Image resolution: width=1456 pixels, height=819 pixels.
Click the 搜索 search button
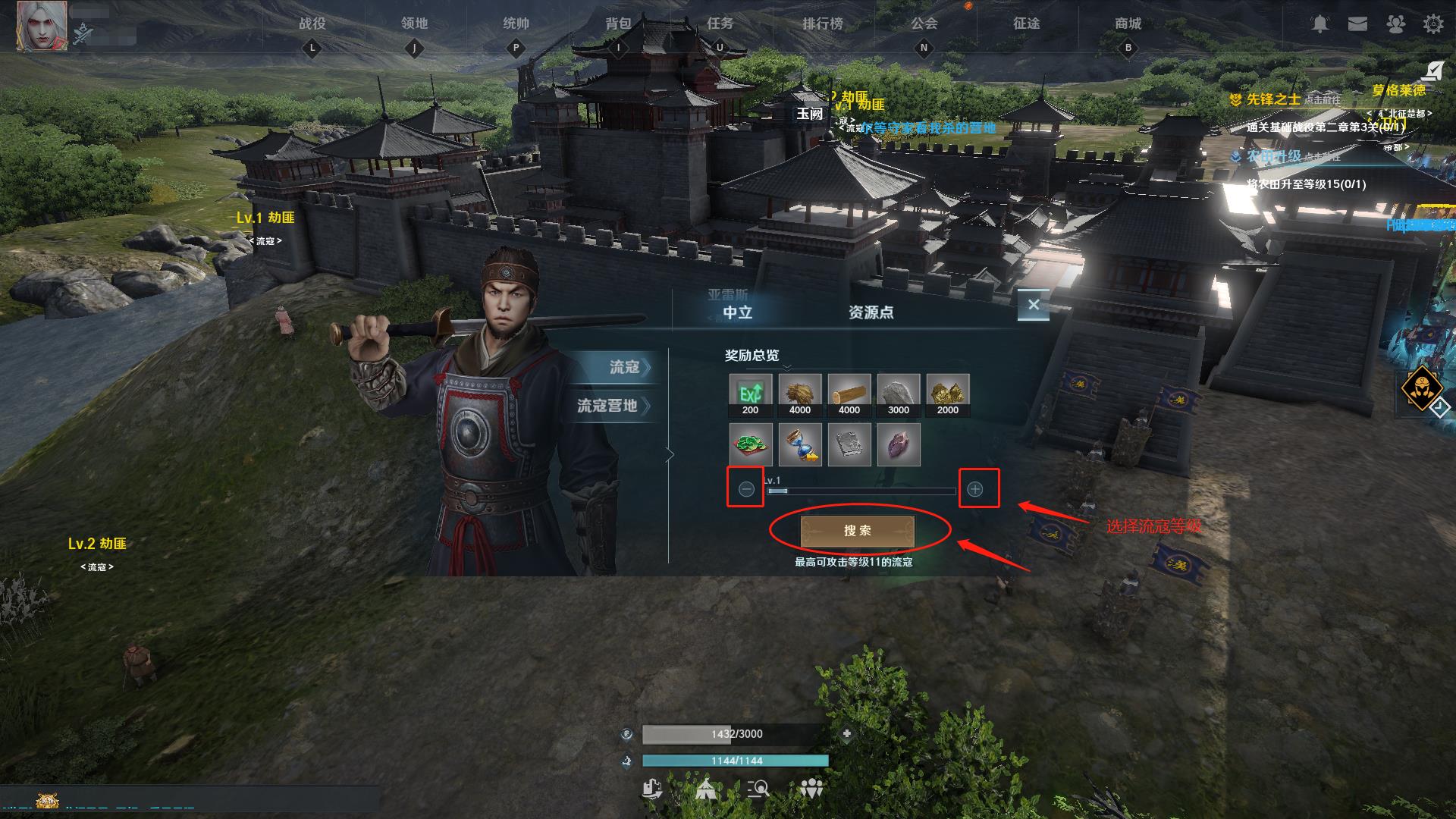point(857,531)
